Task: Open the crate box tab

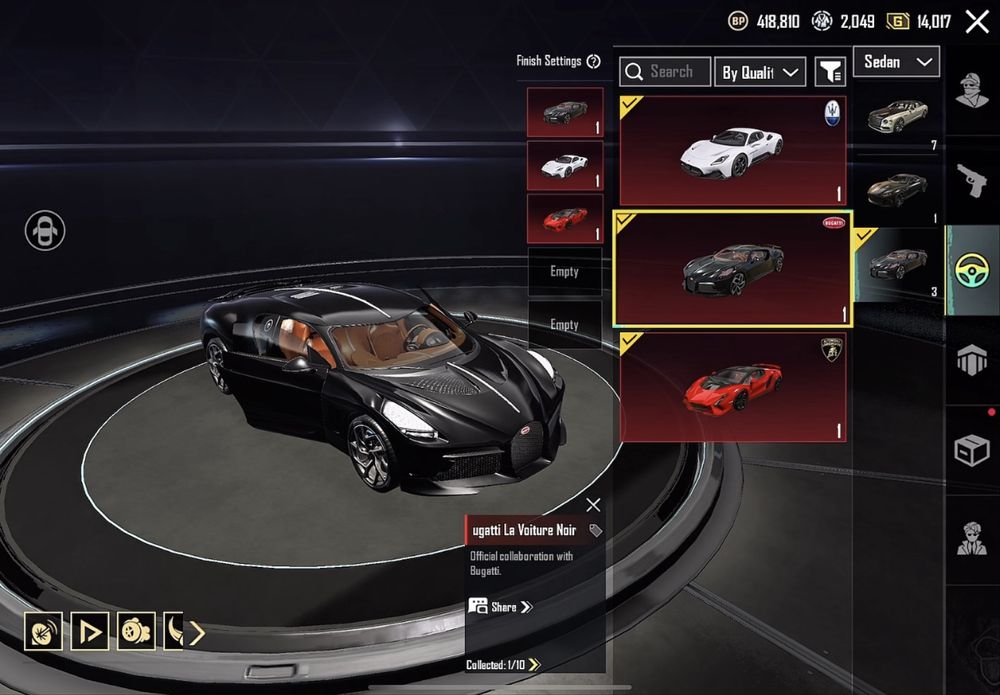Action: (x=971, y=451)
